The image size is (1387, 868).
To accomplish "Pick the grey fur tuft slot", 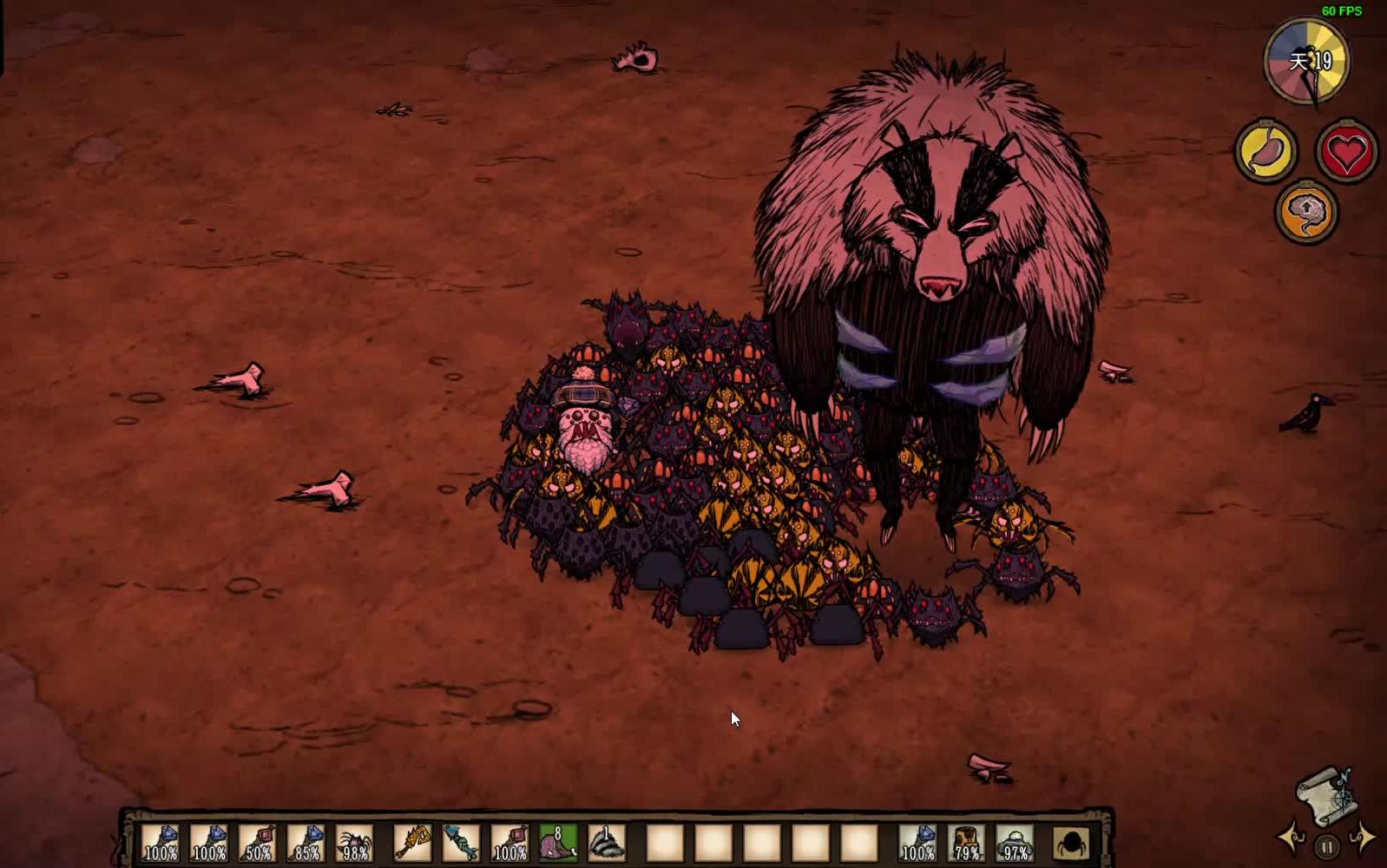I will point(607,843).
